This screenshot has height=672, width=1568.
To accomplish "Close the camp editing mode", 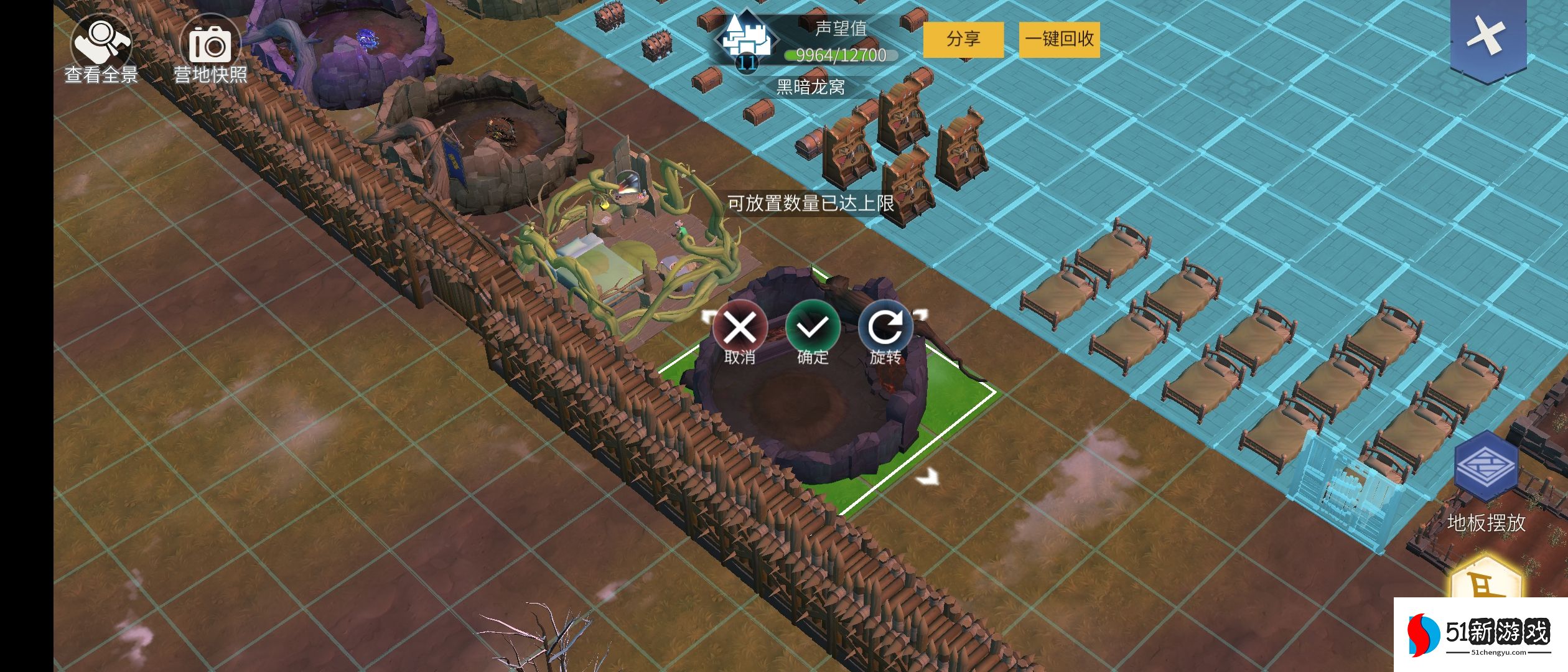I will pos(1486,37).
